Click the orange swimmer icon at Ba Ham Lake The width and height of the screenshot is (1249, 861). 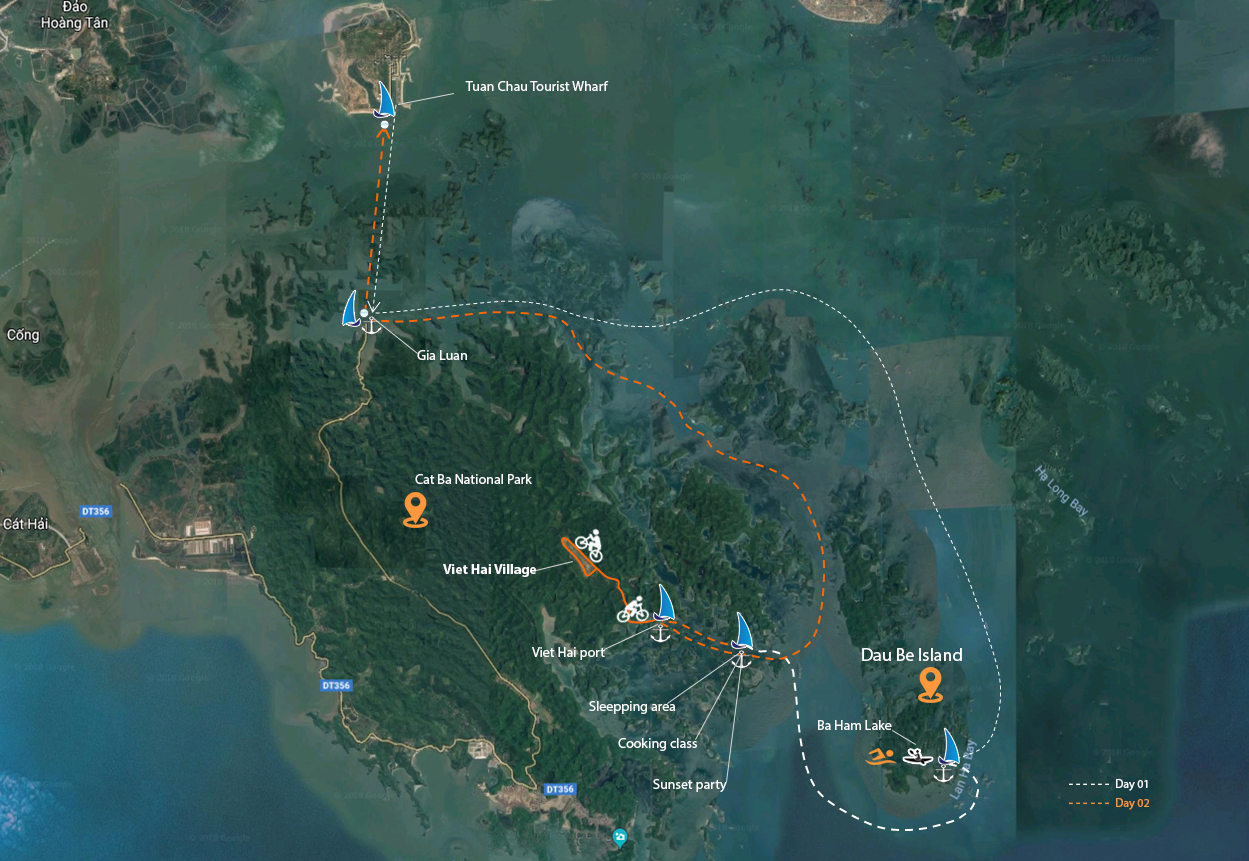881,756
